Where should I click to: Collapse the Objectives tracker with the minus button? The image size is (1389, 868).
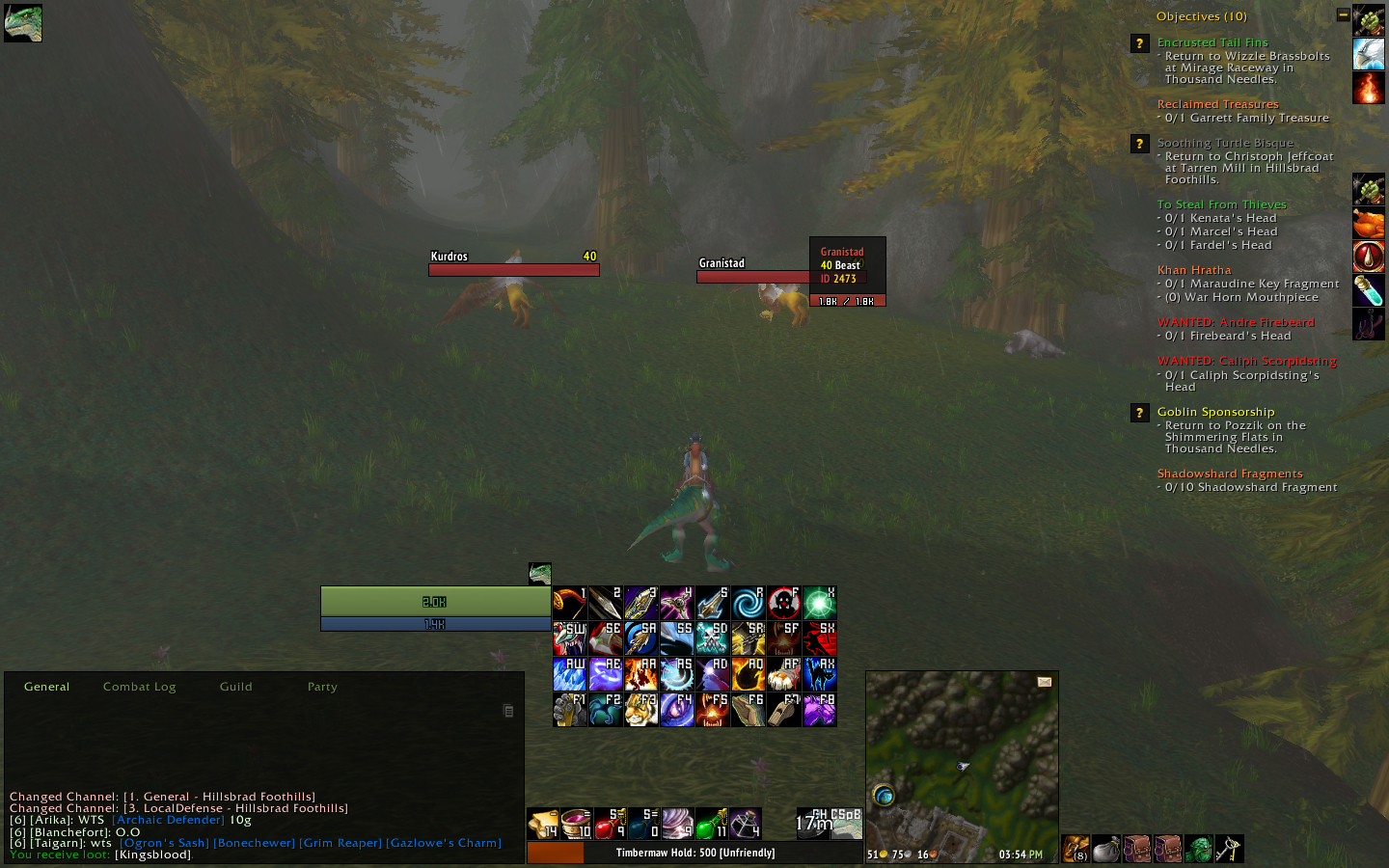coord(1344,14)
